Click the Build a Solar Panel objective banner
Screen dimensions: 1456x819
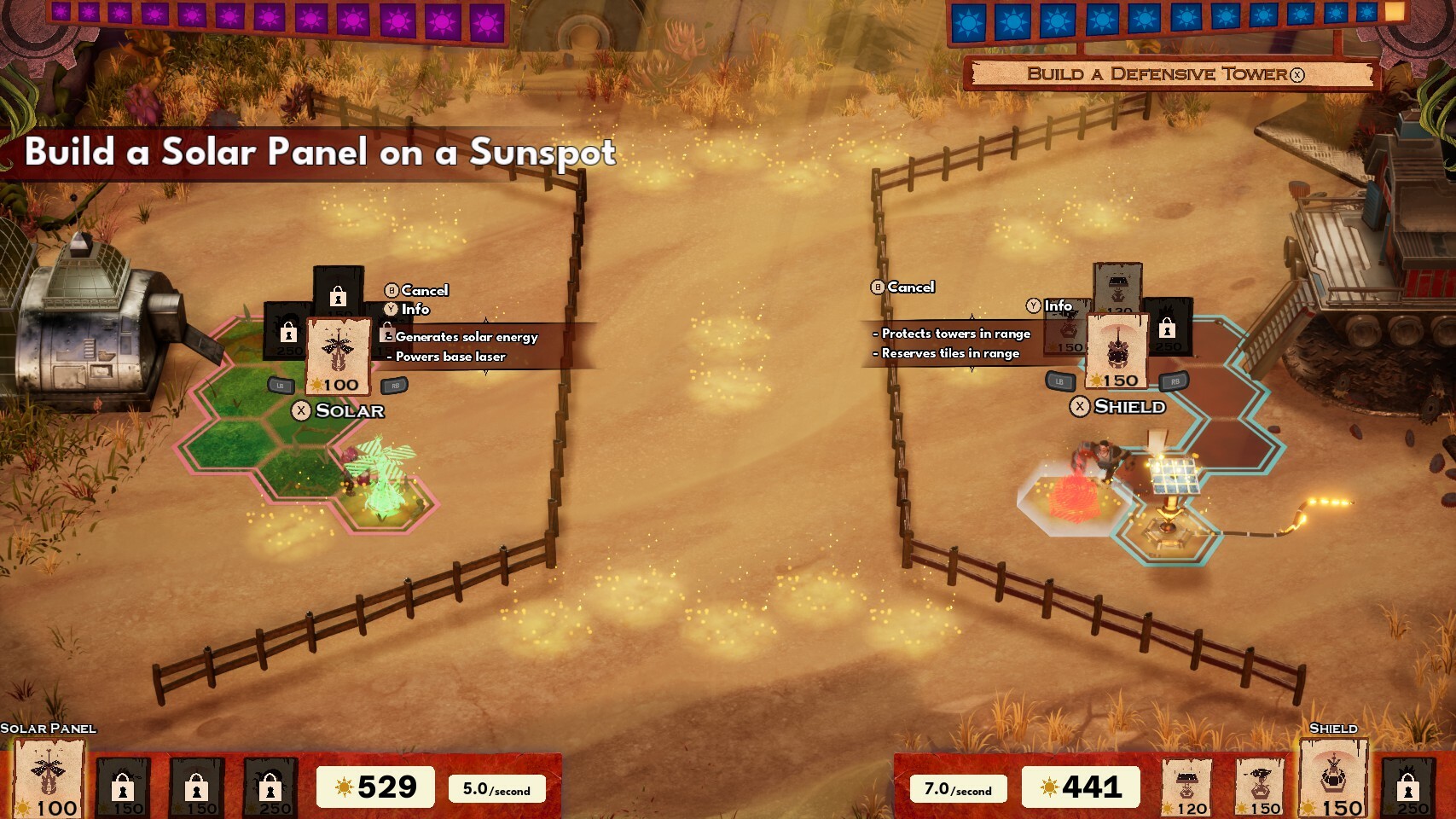[x=320, y=154]
